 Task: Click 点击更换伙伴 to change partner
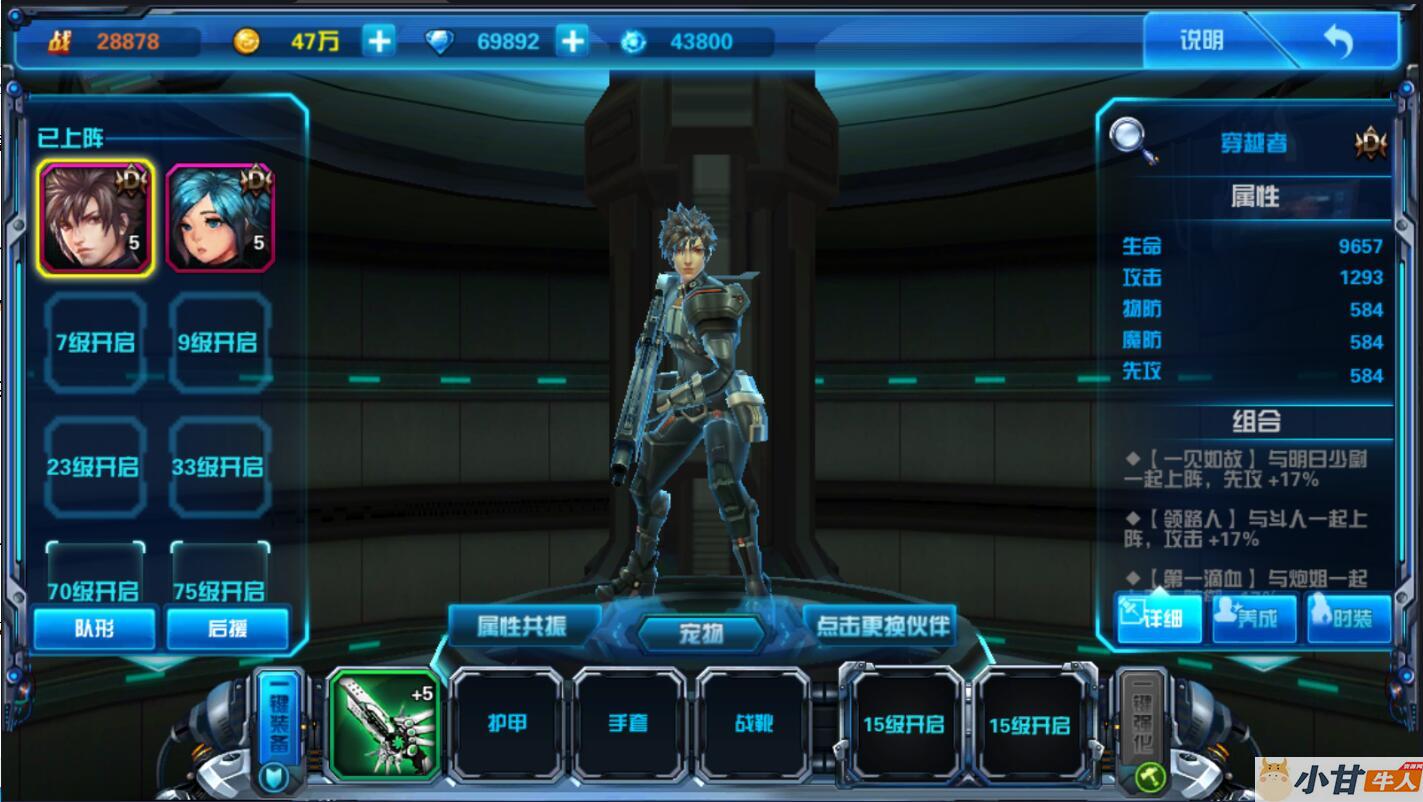(881, 626)
